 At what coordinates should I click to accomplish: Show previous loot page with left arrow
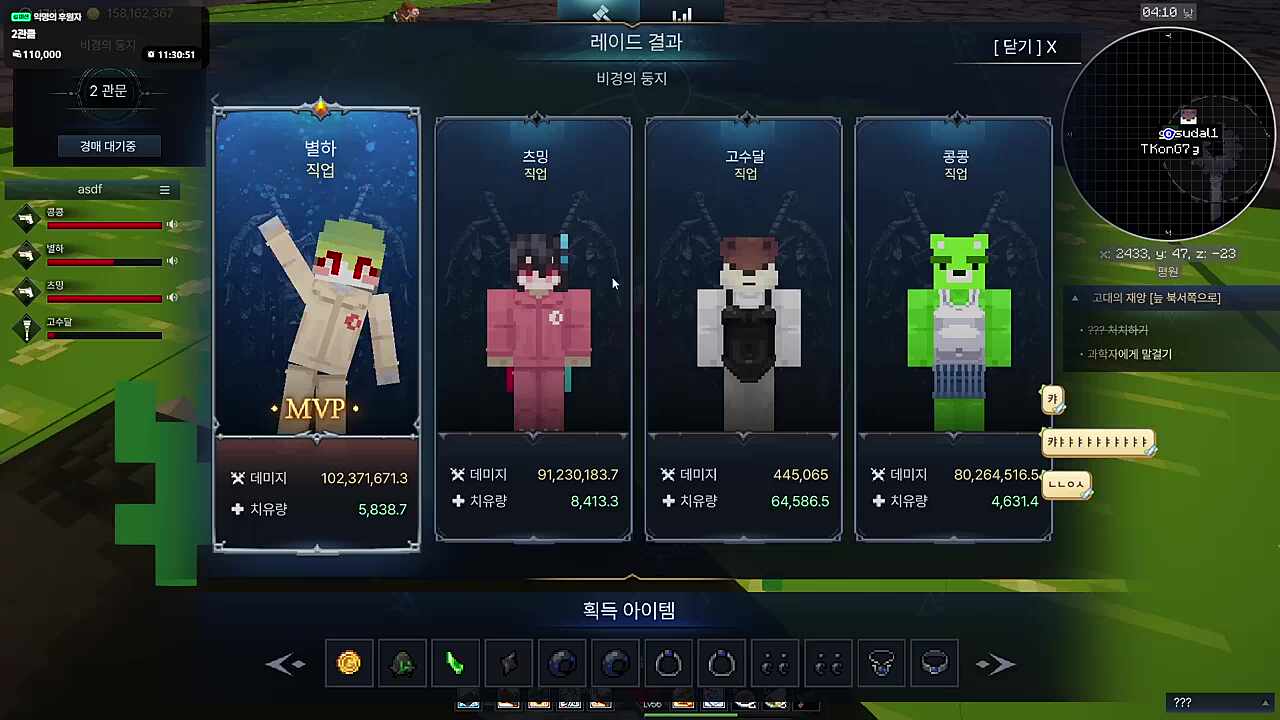[x=287, y=663]
